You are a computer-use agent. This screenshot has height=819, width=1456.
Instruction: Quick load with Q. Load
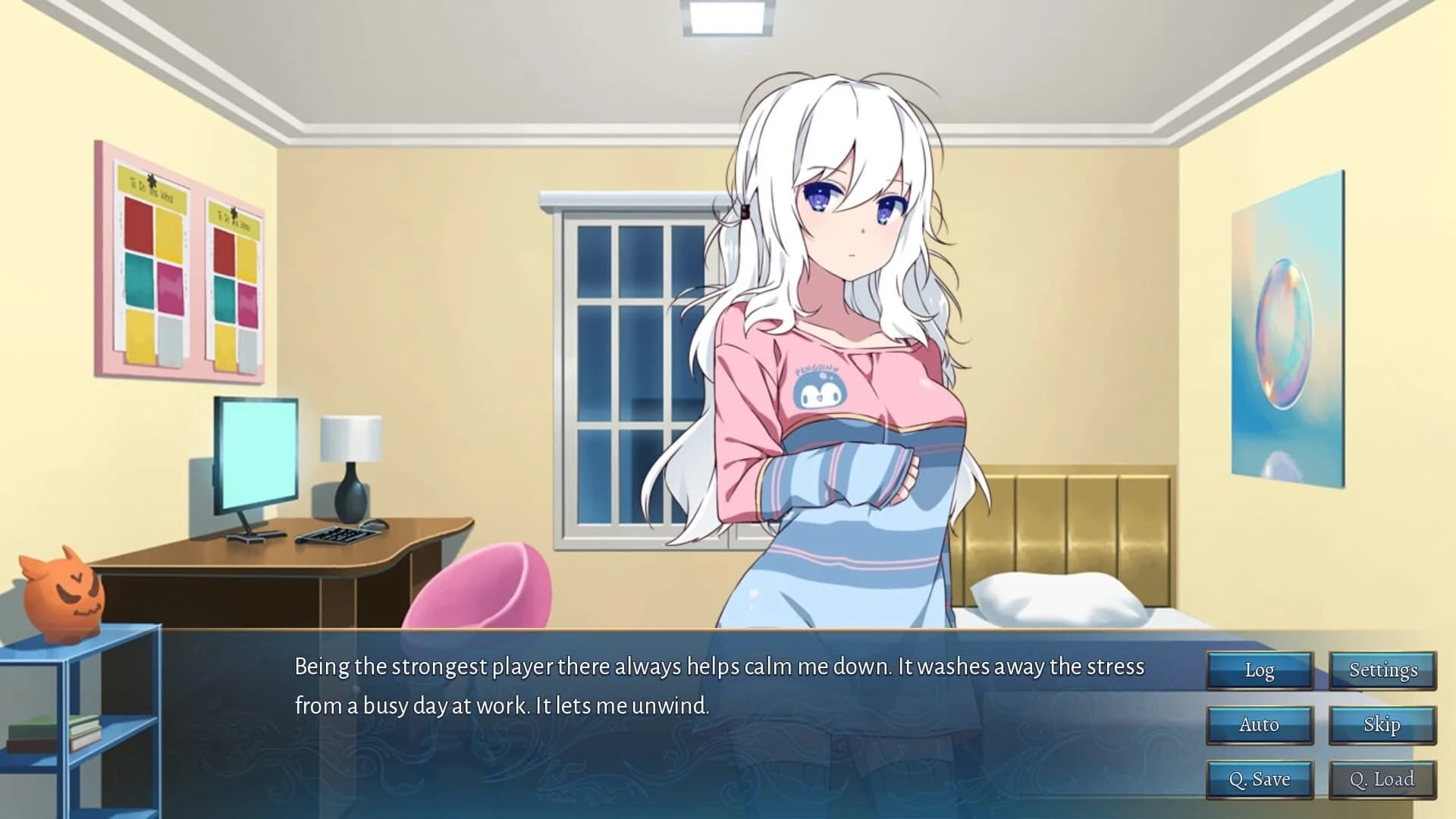point(1382,778)
